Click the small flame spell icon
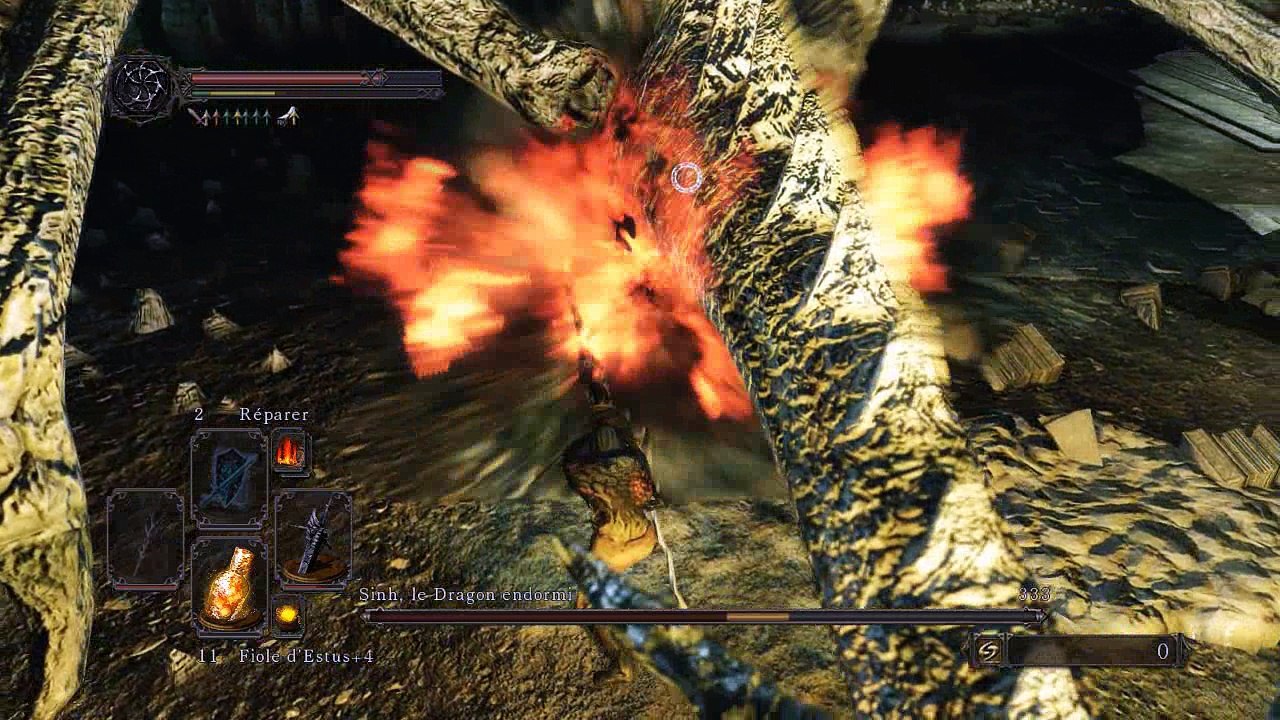1280x720 pixels. (288, 452)
